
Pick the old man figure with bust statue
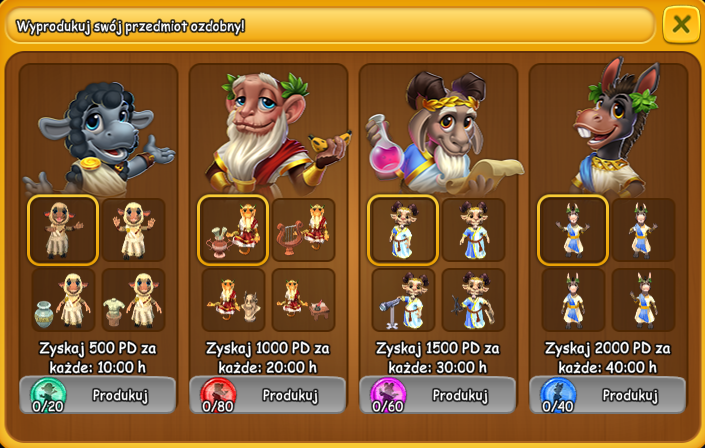(233, 300)
